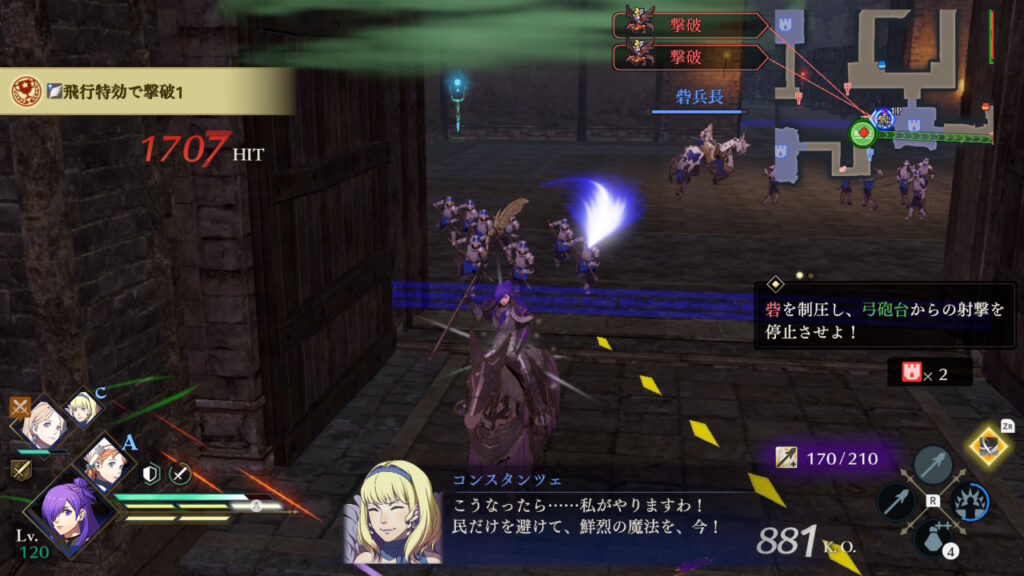Viewport: 1024px width, 576px height.
Task: Open the dungeon minimap
Action: pos(882,95)
